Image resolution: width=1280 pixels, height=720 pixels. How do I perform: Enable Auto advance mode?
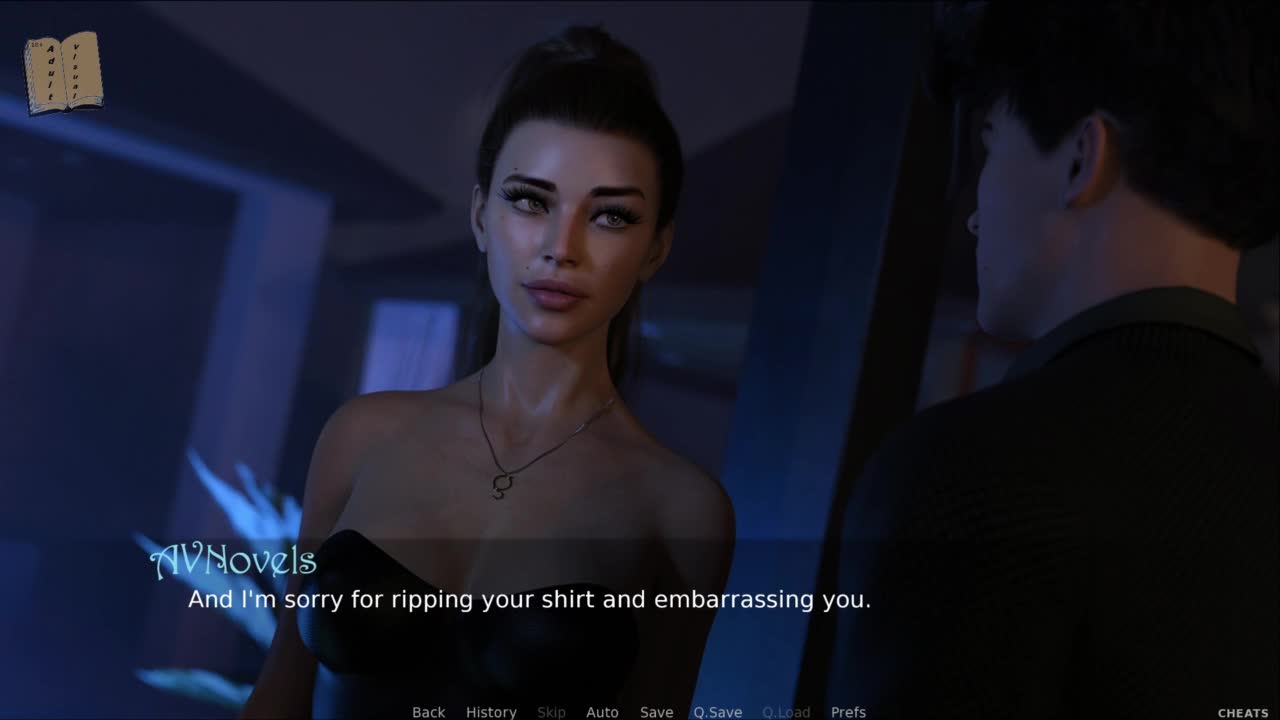[x=602, y=712]
